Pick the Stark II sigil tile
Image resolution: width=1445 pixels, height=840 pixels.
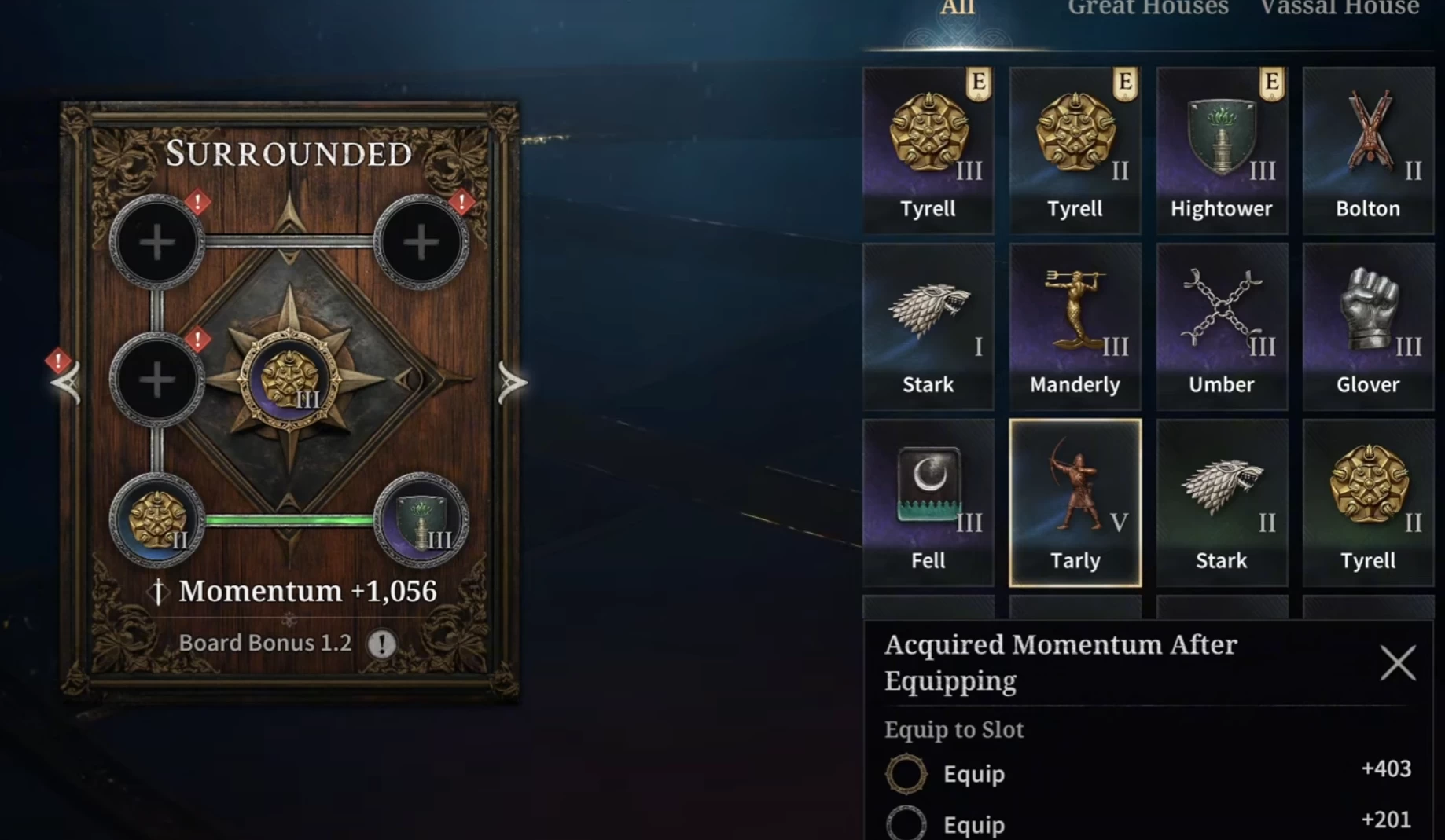point(1221,502)
